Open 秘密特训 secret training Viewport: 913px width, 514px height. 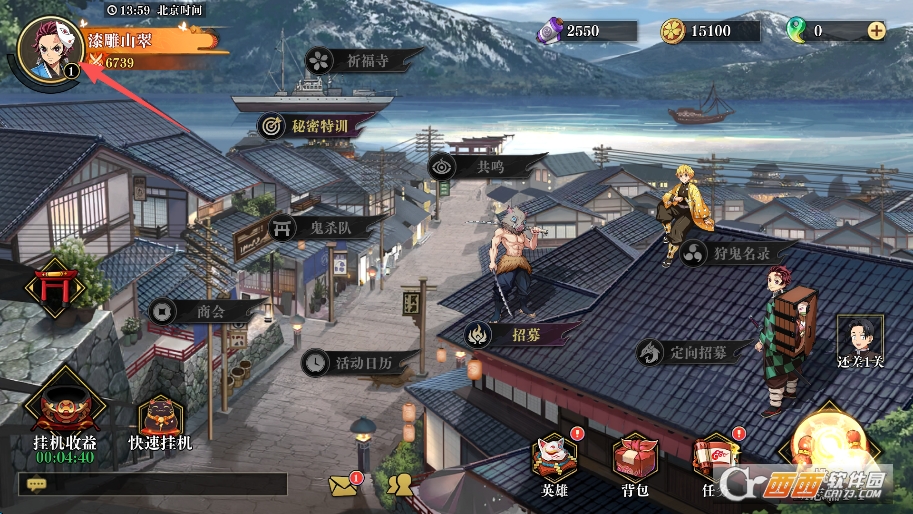coord(304,126)
